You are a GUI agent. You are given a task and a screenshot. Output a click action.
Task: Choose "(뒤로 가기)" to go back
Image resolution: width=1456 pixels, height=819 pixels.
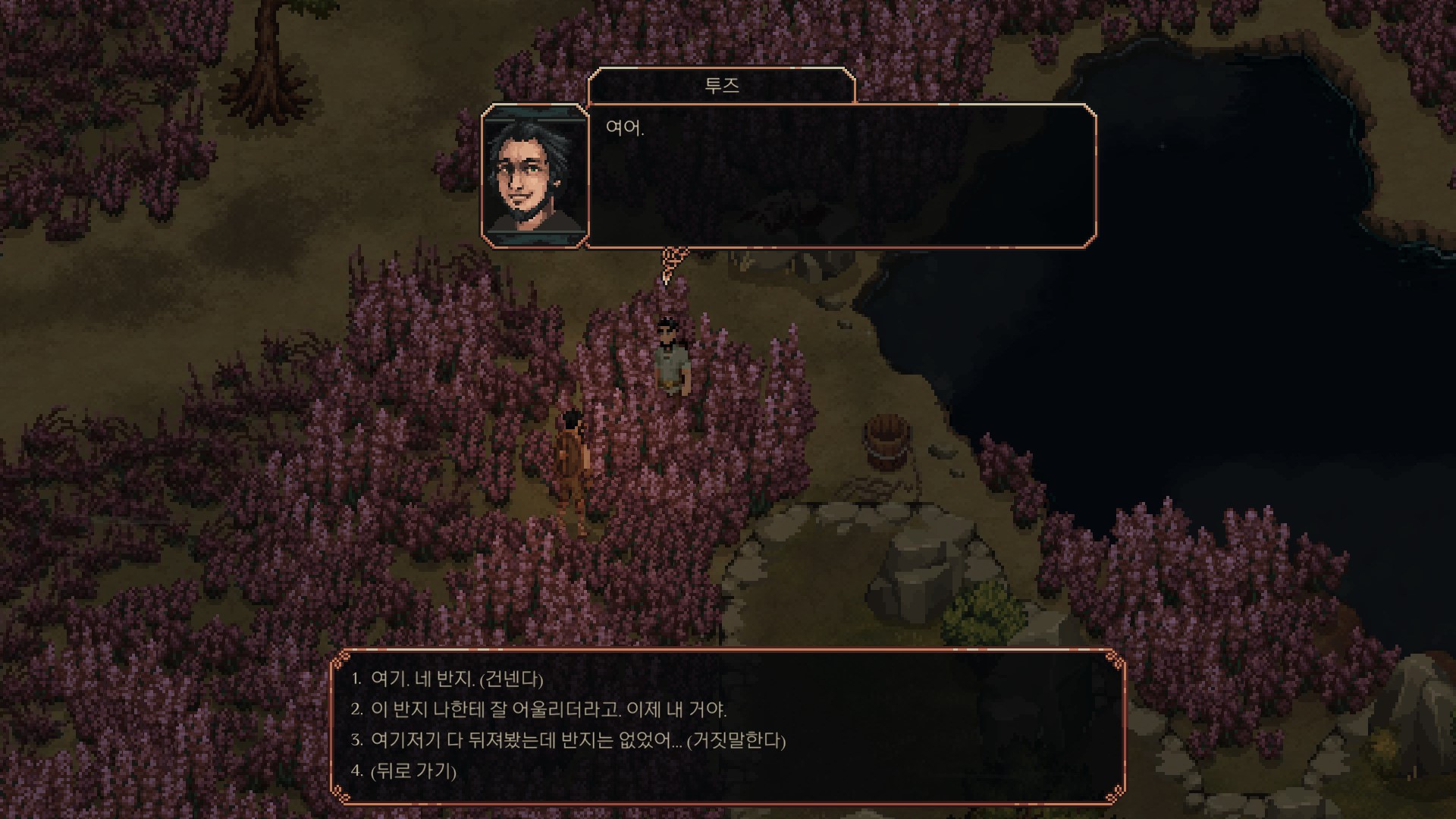[413, 771]
